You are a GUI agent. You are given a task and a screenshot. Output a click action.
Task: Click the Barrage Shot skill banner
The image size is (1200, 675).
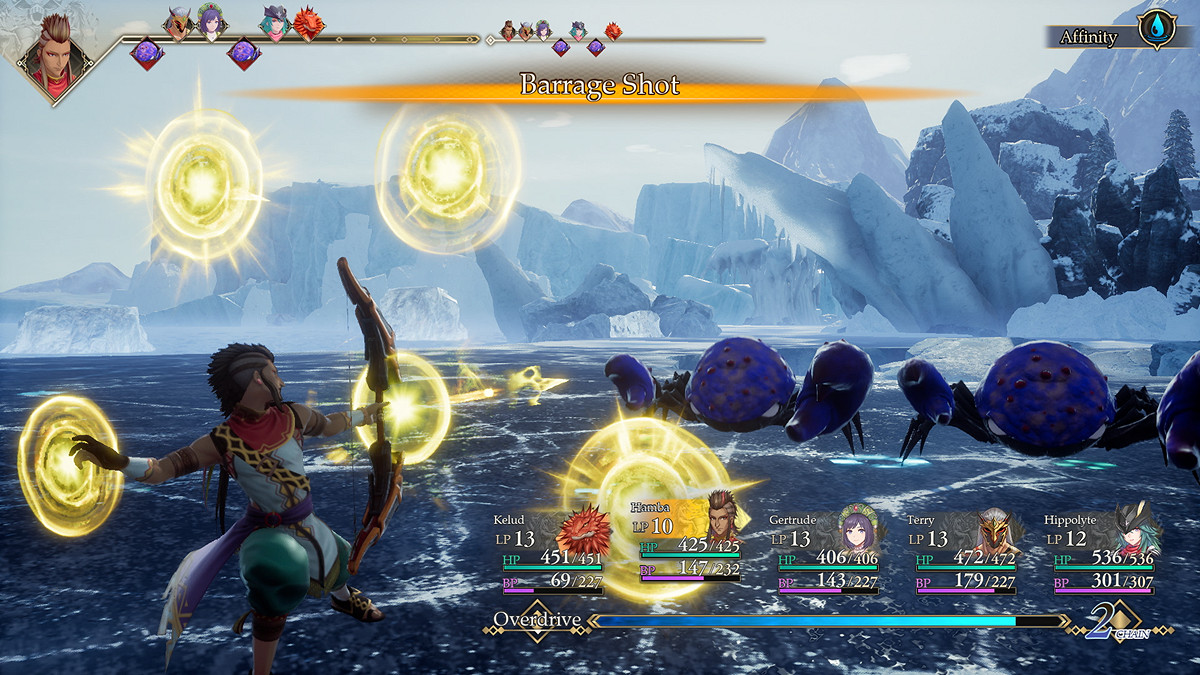point(599,87)
